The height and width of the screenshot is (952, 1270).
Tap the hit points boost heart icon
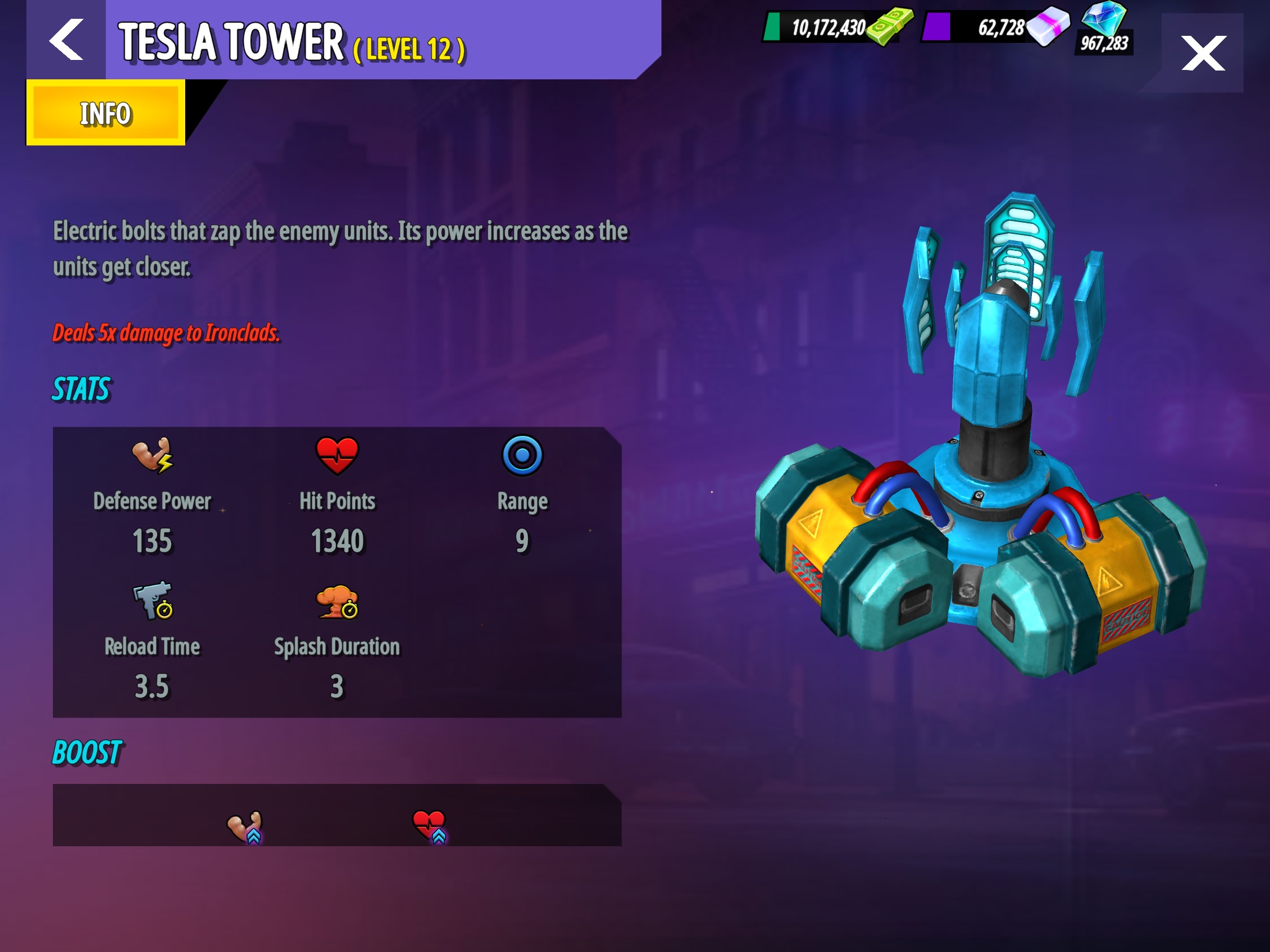pyautogui.click(x=430, y=826)
